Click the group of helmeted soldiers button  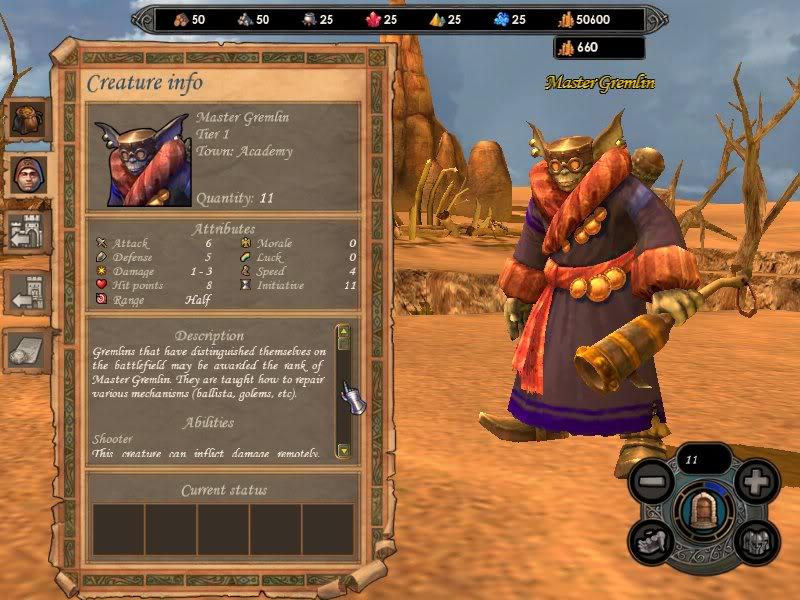coord(756,541)
